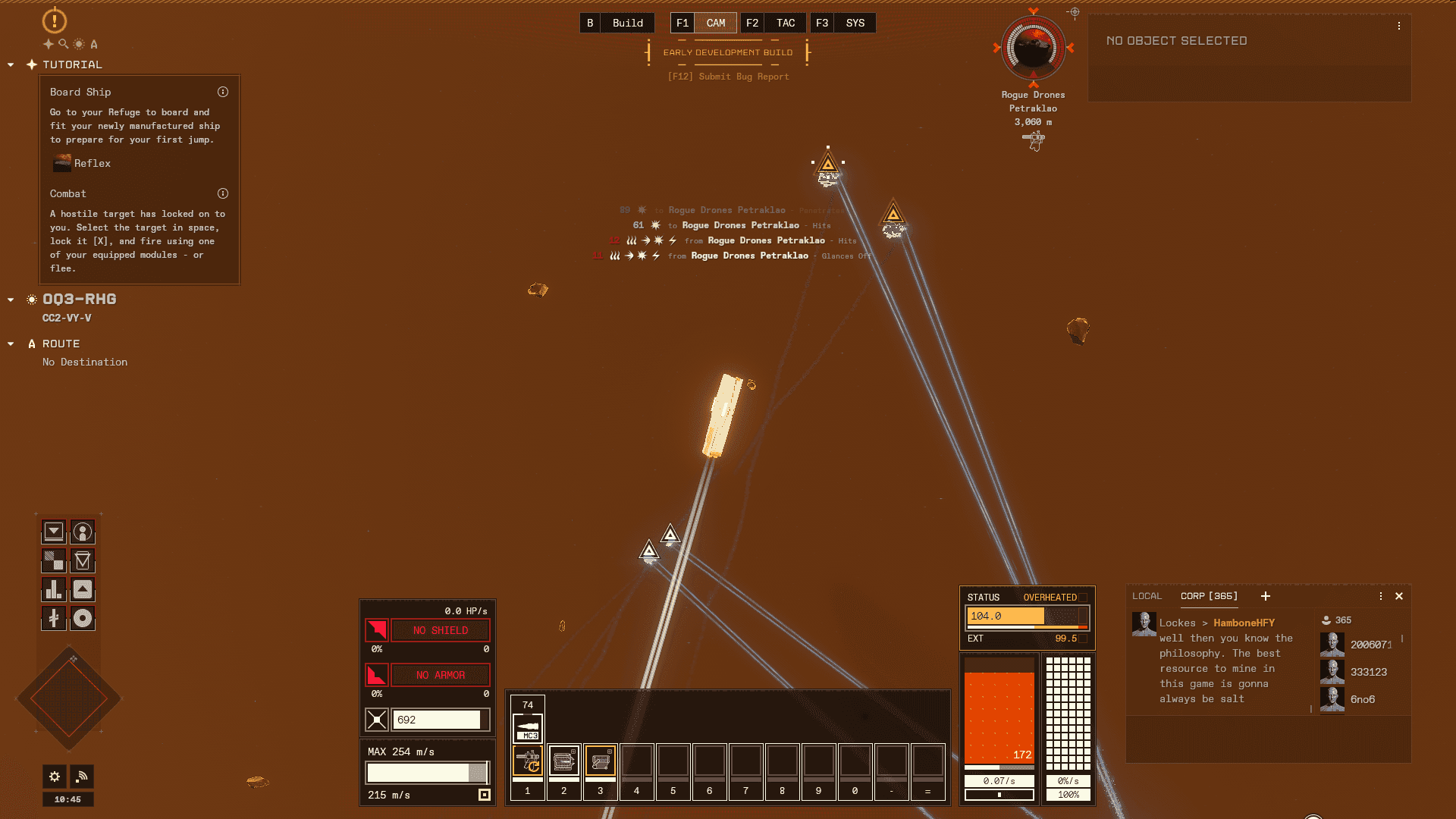The image size is (1456, 819).
Task: Collapse the TUTORIAL section
Action: click(11, 65)
